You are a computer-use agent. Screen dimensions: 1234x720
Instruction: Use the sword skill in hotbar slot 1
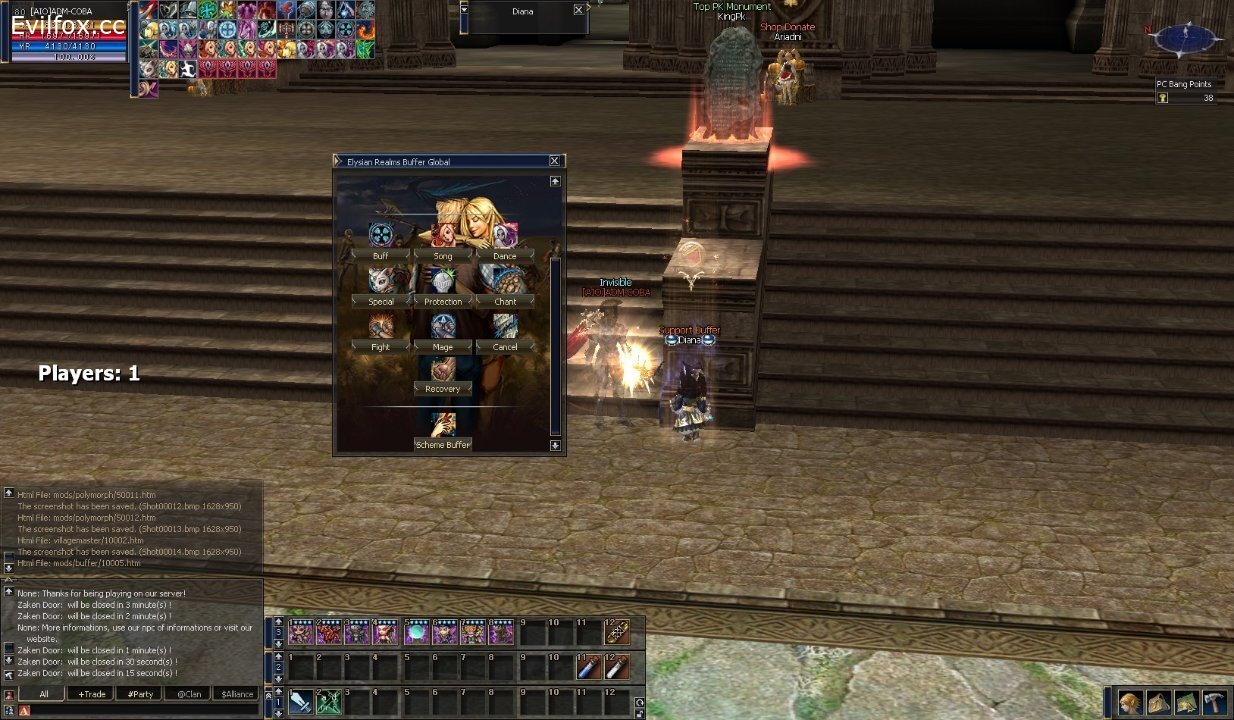click(300, 702)
